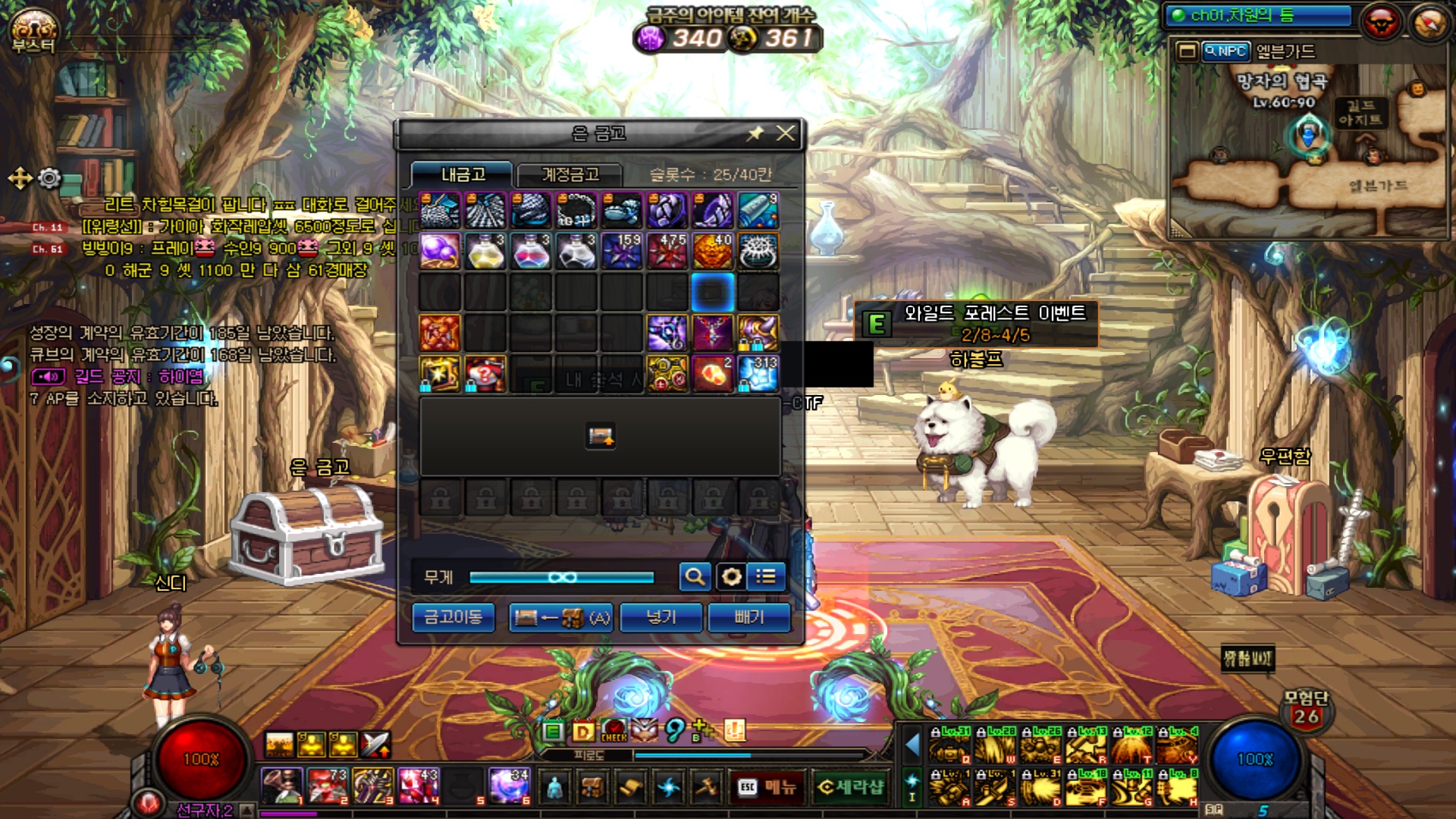The width and height of the screenshot is (1456, 819).
Task: Toggle the storage list view icon
Action: coord(766,577)
